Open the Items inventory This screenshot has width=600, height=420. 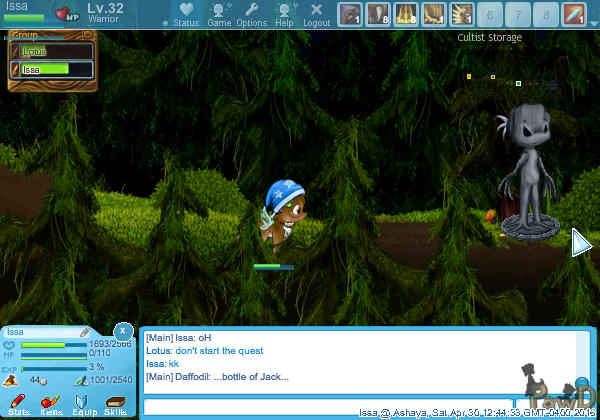click(51, 404)
